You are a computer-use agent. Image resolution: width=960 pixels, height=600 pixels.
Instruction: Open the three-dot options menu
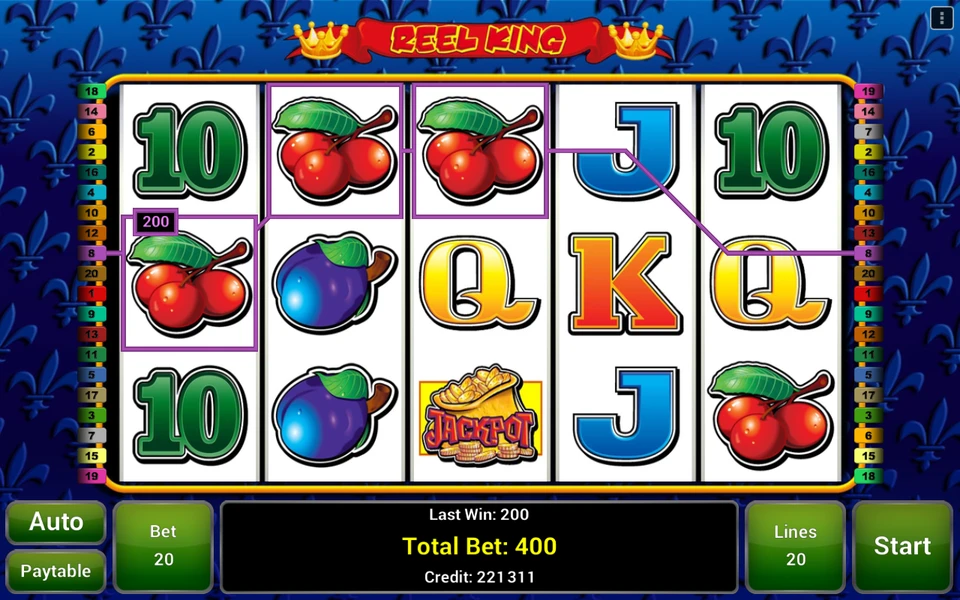pos(940,18)
